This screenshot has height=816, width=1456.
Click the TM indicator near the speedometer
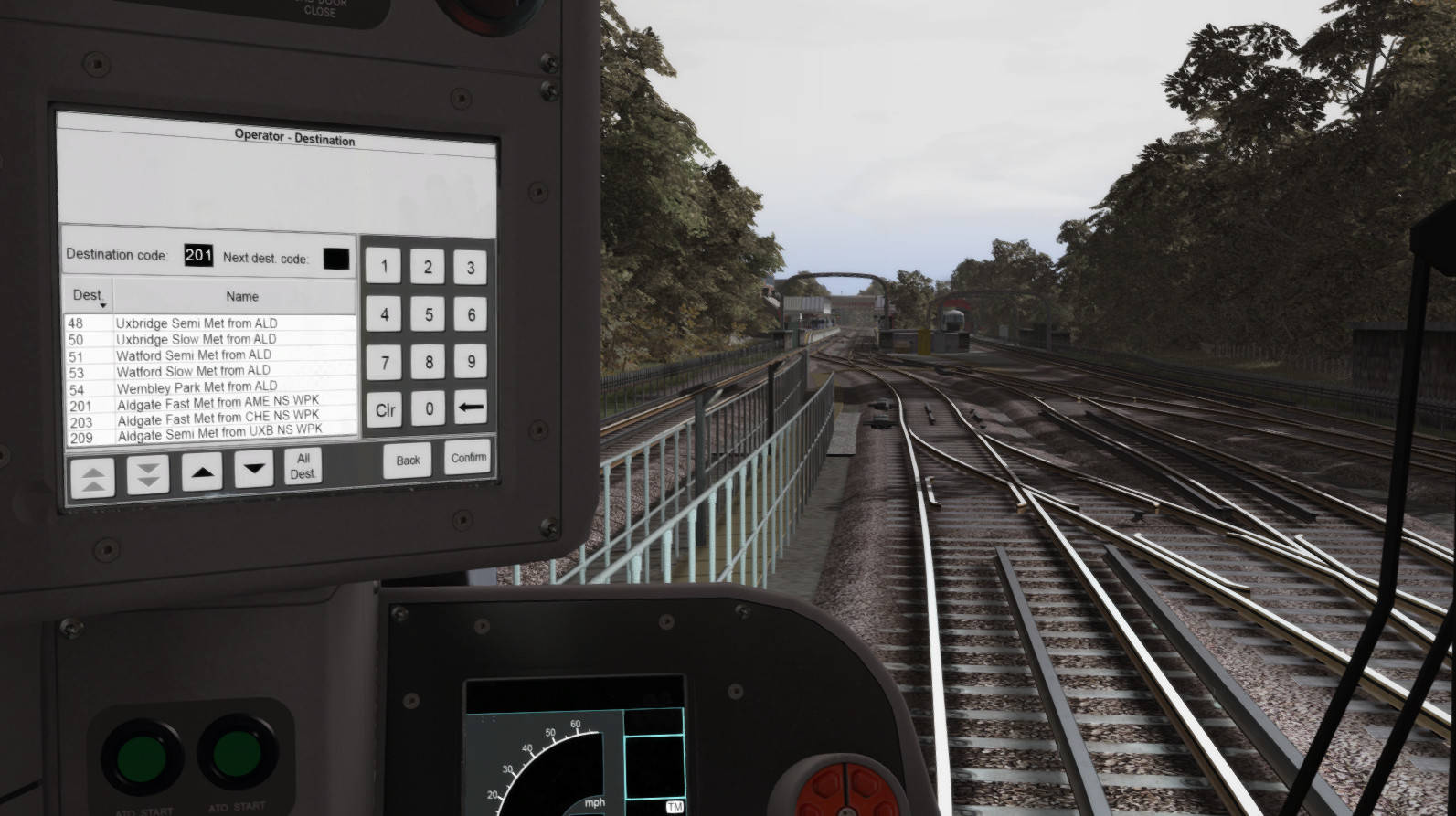674,806
